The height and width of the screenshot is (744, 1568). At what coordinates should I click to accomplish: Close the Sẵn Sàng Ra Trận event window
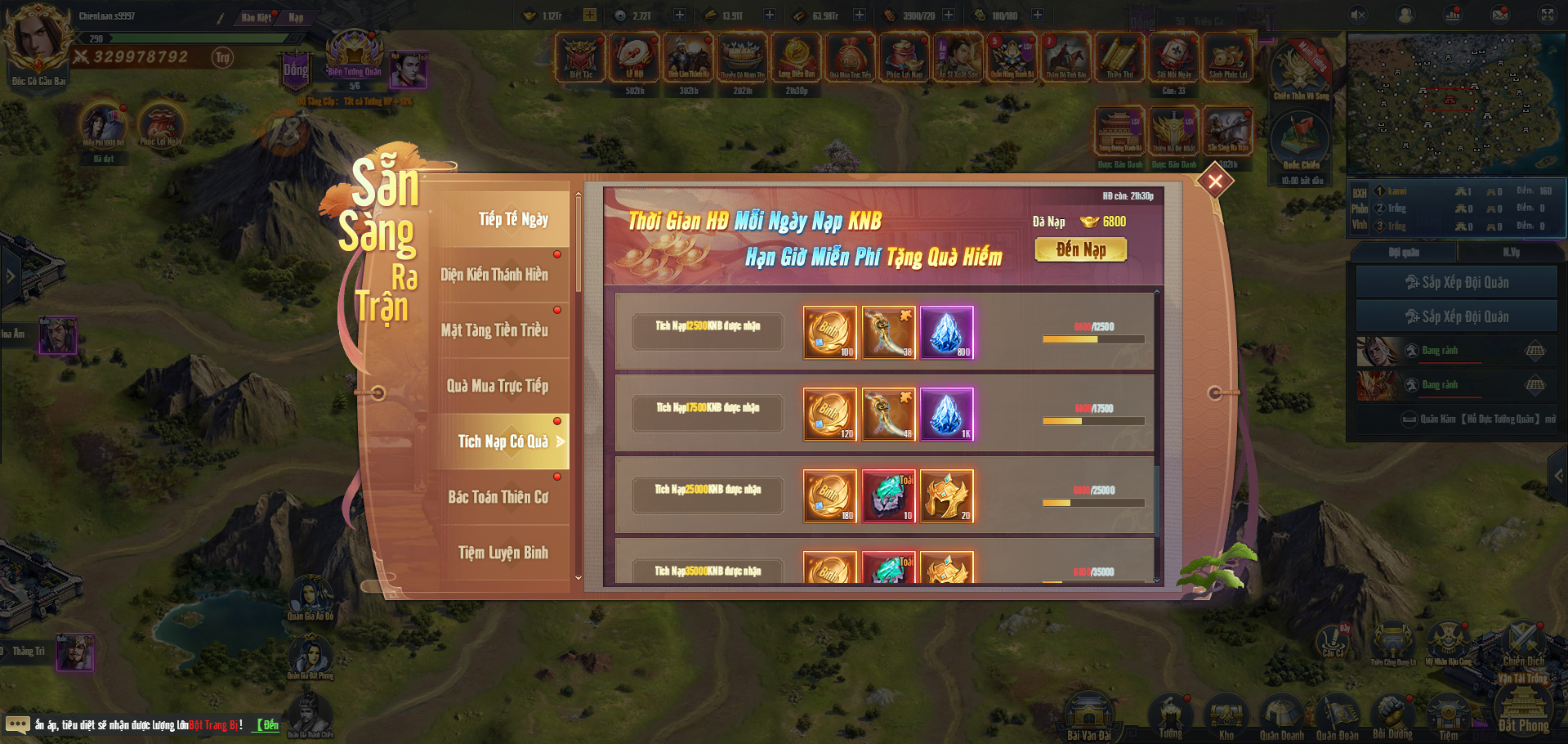(x=1215, y=181)
